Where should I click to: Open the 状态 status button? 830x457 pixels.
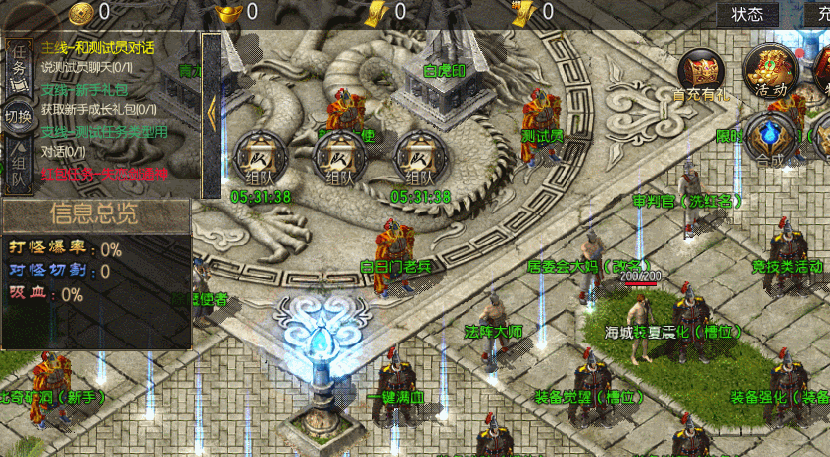[x=747, y=14]
